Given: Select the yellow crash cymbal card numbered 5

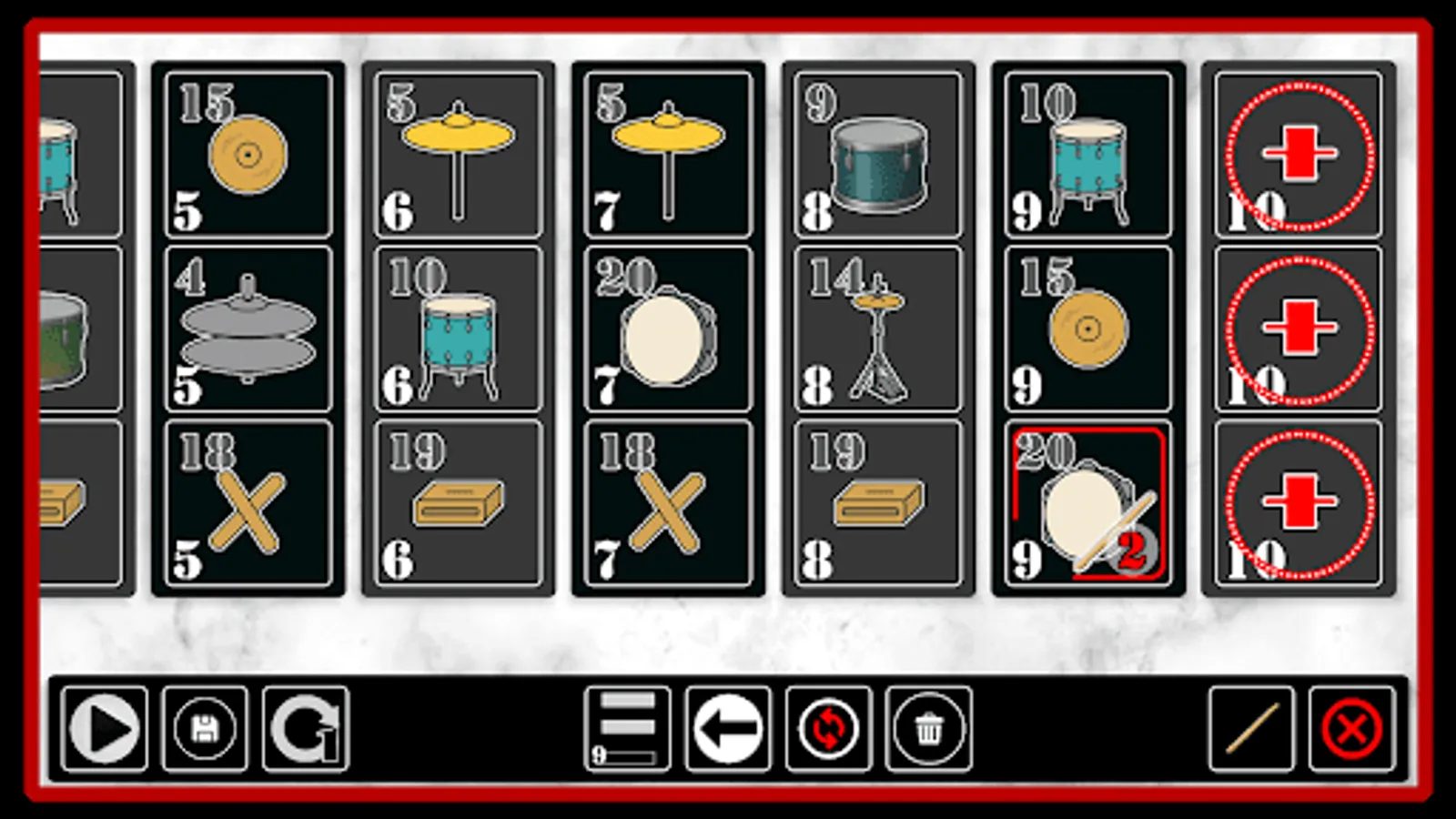Looking at the screenshot, I should (458, 150).
